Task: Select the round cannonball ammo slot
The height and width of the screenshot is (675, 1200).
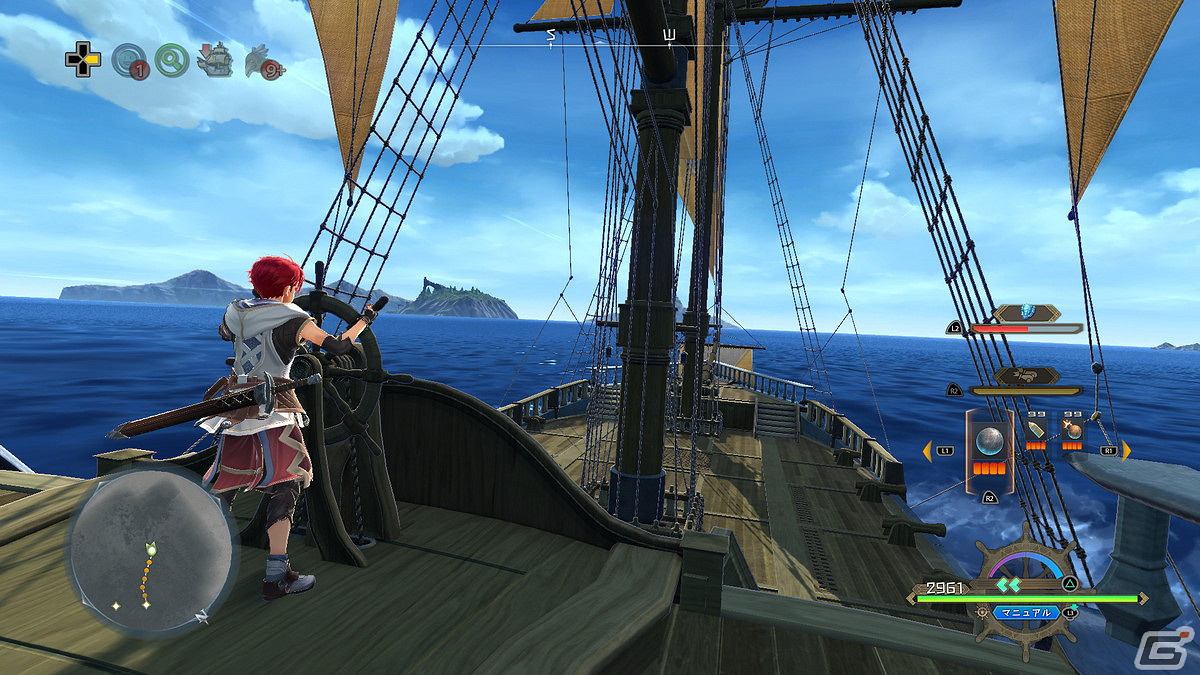Action: pos(989,441)
